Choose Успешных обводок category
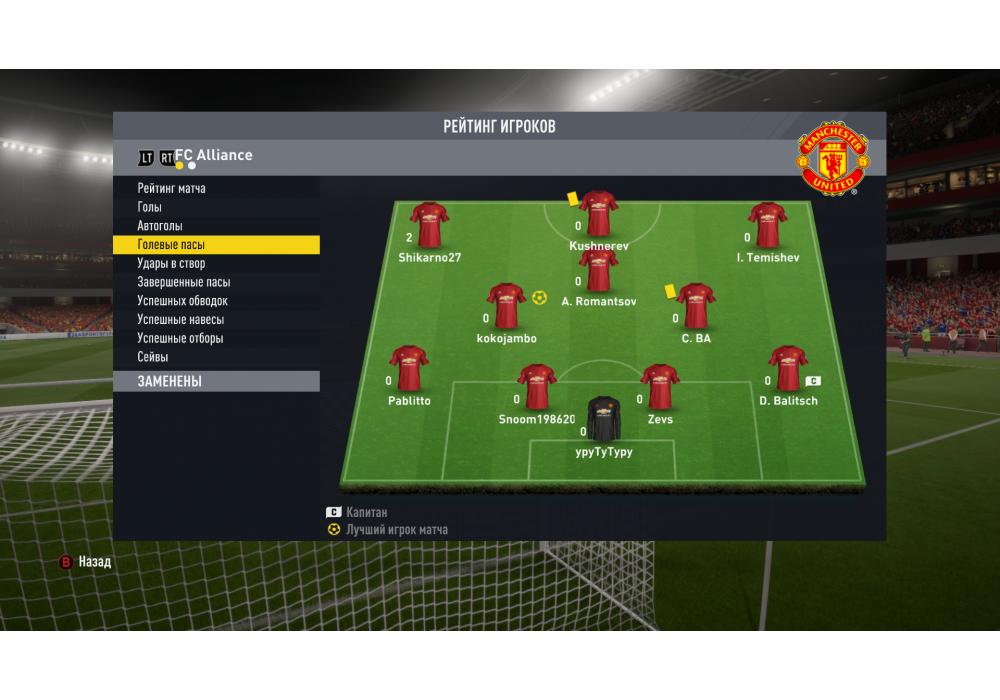The height and width of the screenshot is (700, 1000). tap(183, 301)
